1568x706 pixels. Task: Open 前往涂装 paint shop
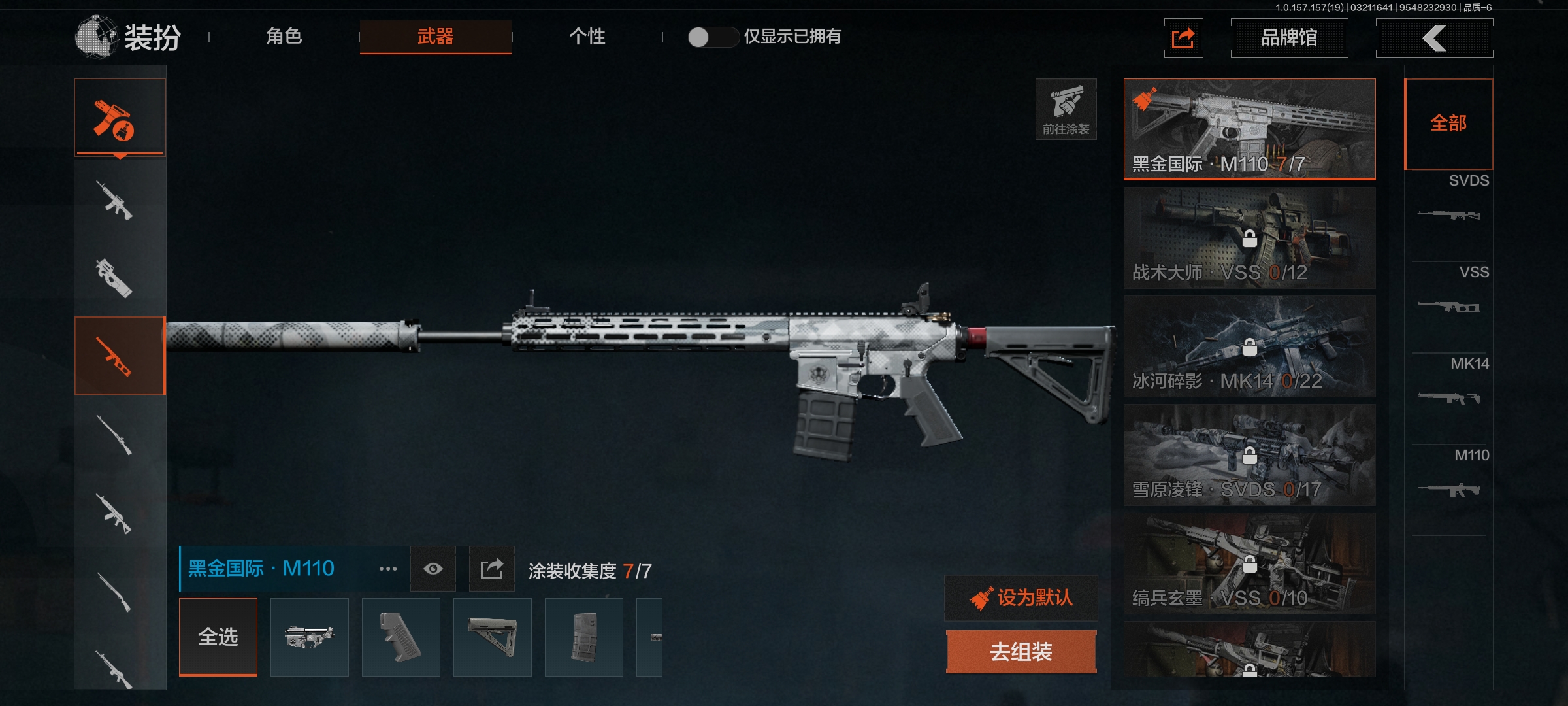pos(1066,109)
